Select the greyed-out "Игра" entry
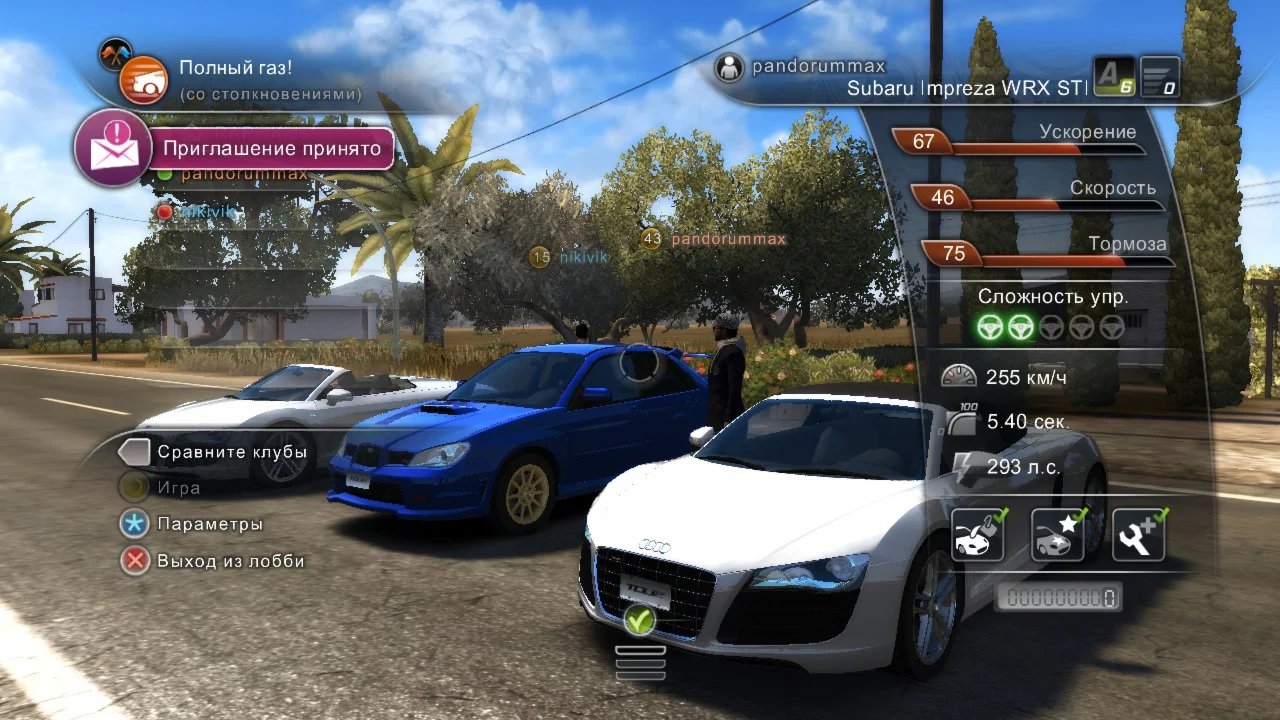Screen dimensions: 1280x720 tap(178, 488)
